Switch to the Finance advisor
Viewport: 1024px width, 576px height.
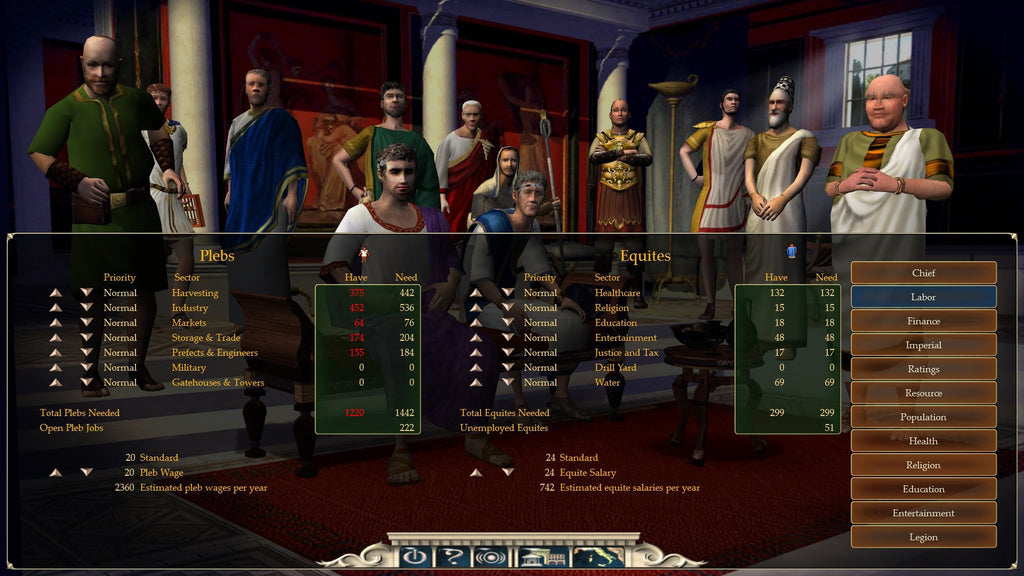923,321
